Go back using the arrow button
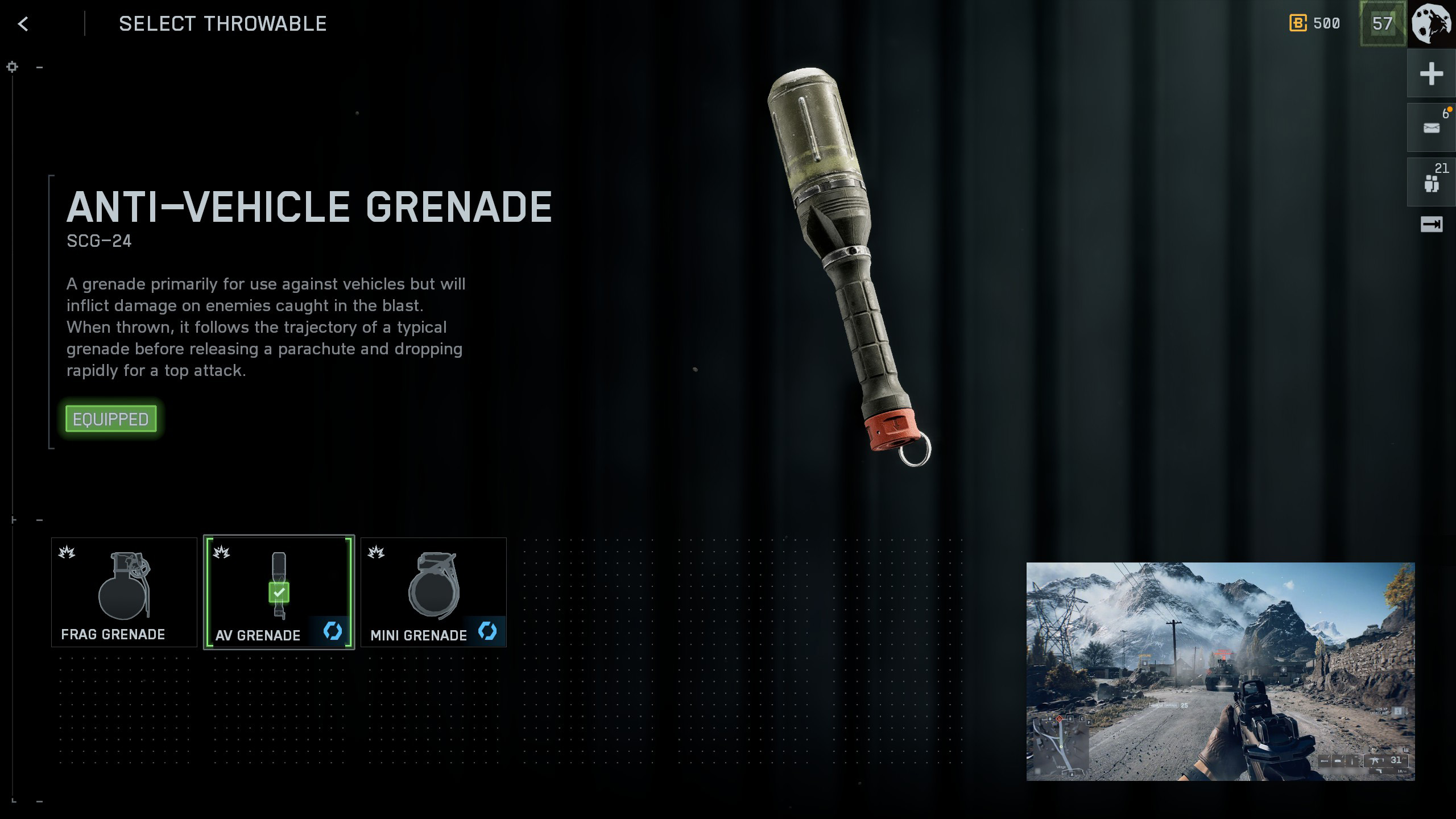This screenshot has height=819, width=1456. pyautogui.click(x=23, y=24)
